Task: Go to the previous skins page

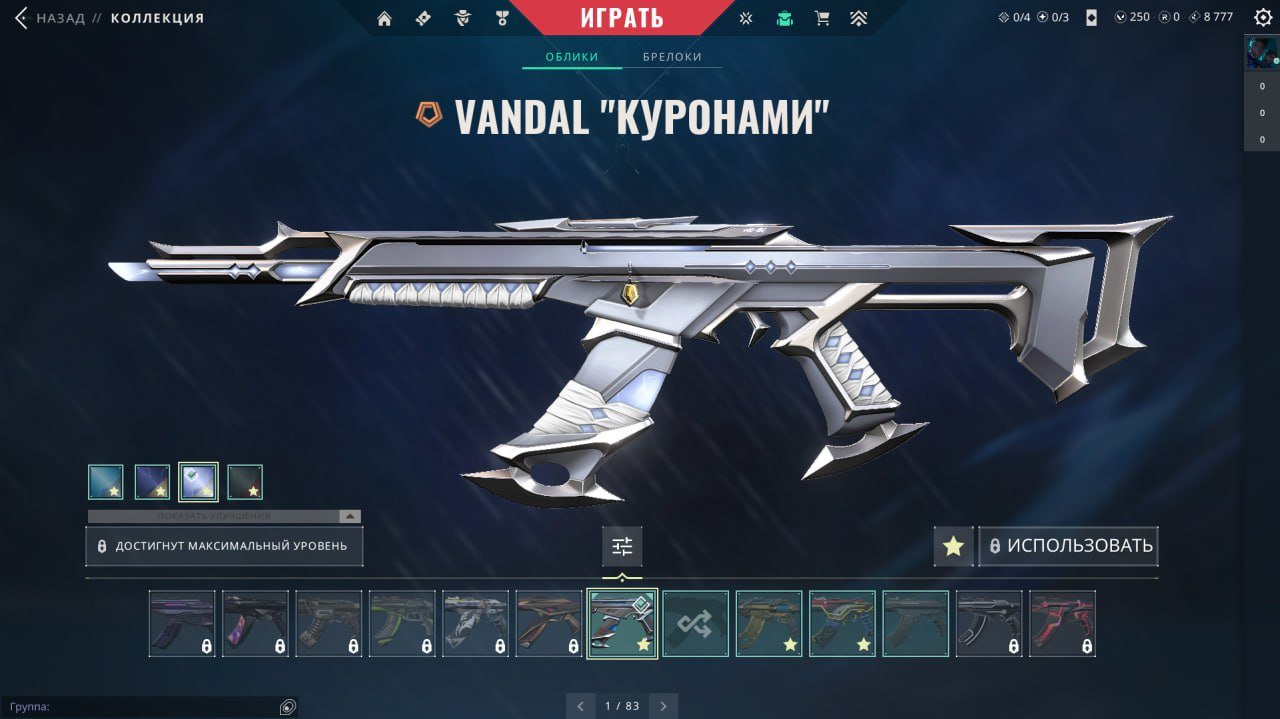Action: (581, 706)
